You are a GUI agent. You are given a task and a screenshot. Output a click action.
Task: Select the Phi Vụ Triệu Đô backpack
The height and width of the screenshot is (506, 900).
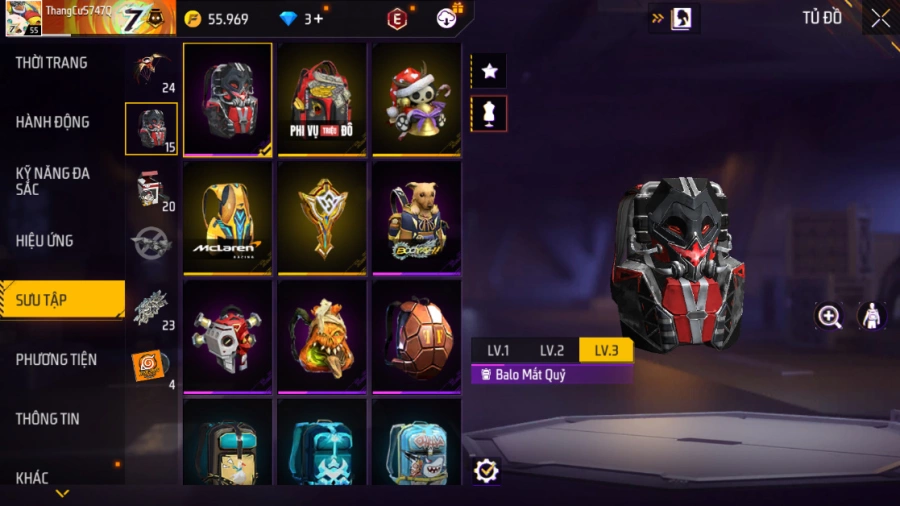[x=321, y=98]
